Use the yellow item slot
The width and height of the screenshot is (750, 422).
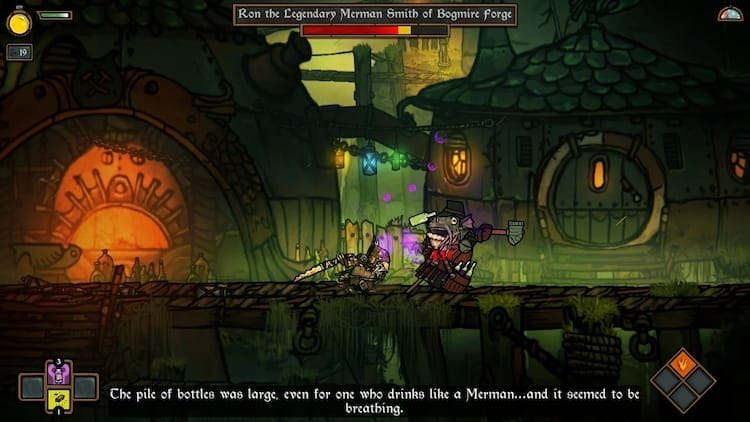(x=58, y=400)
